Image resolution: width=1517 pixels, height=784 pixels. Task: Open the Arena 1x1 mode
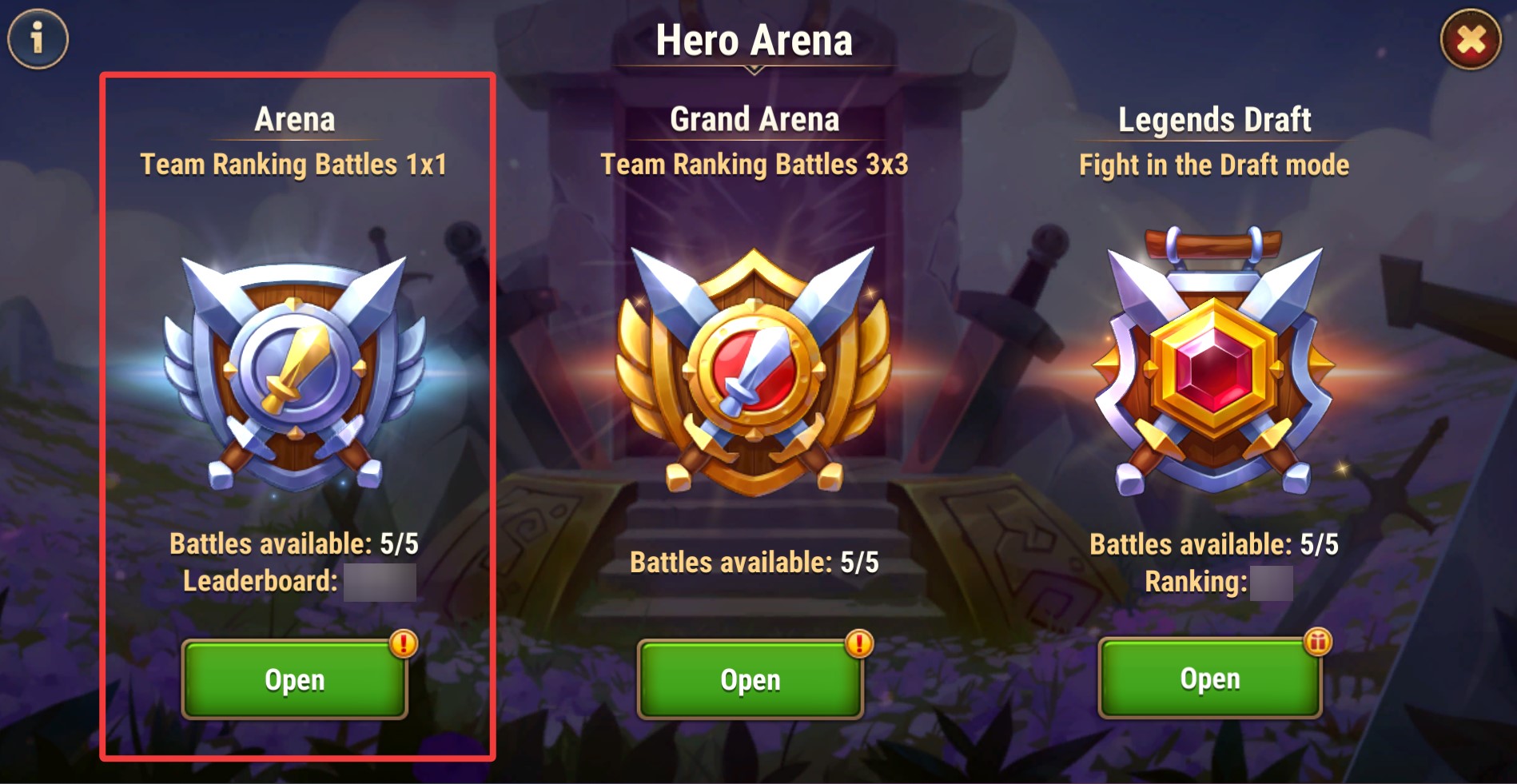pos(294,680)
